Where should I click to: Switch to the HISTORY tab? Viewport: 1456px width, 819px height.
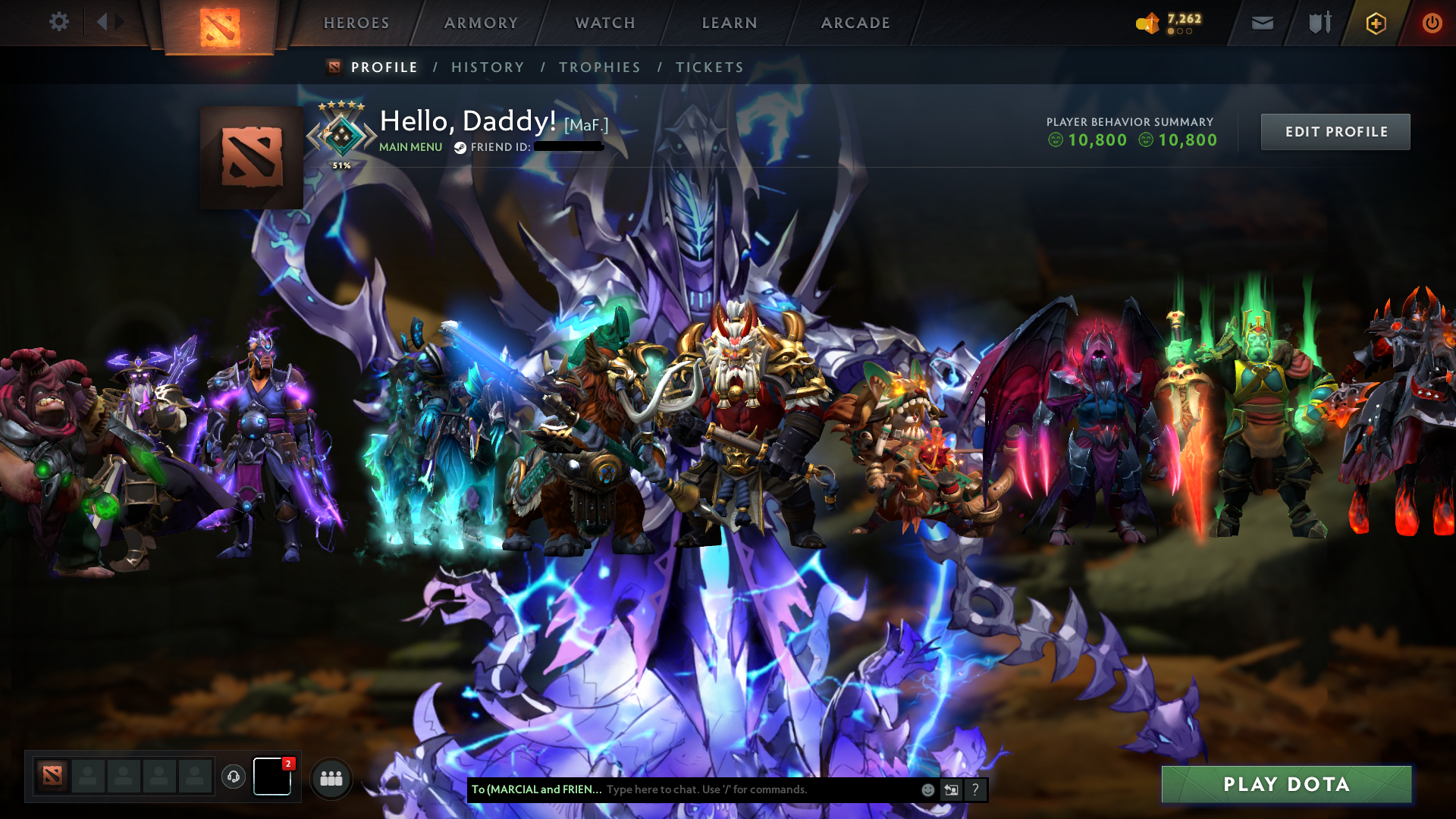[488, 67]
